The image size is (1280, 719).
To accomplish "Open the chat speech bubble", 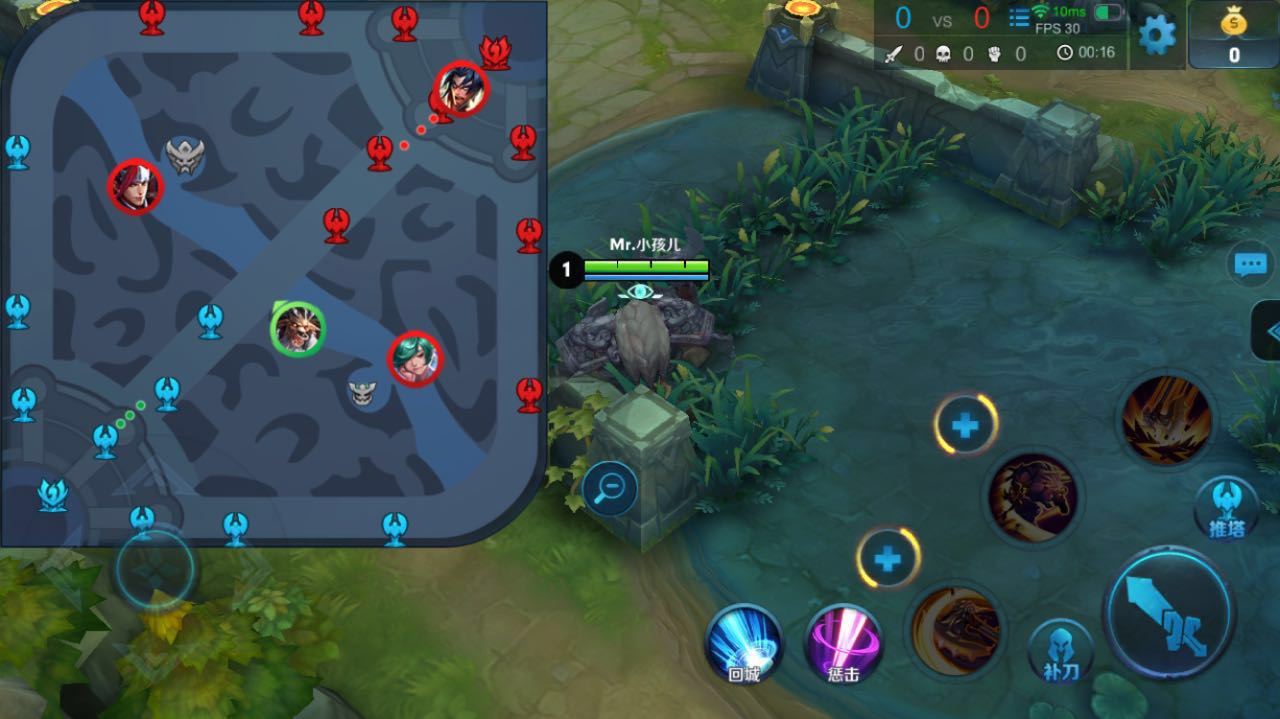I will (1251, 265).
